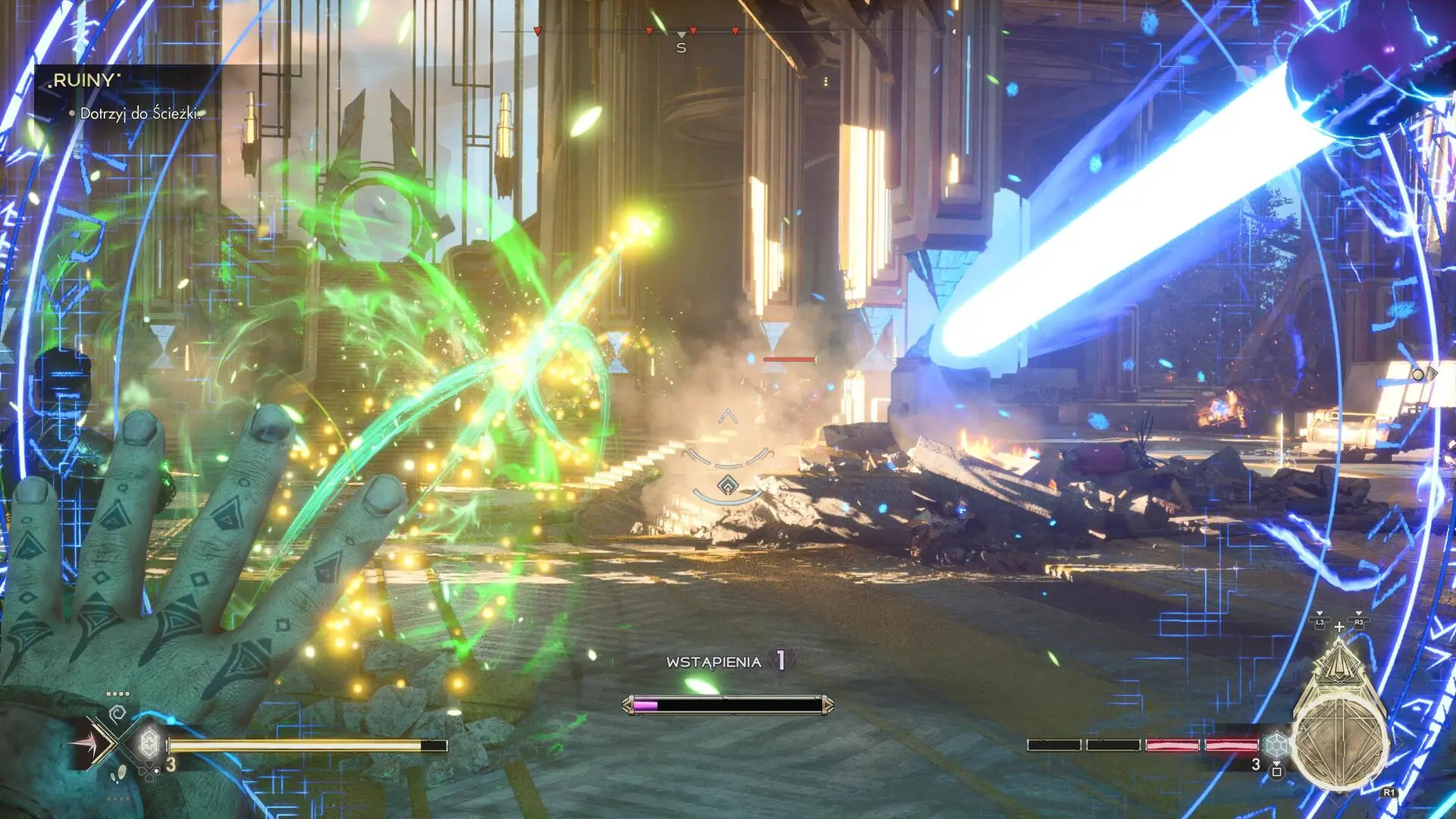Activate the spiral spell icon
Screen dimensions: 1456x819
(118, 714)
